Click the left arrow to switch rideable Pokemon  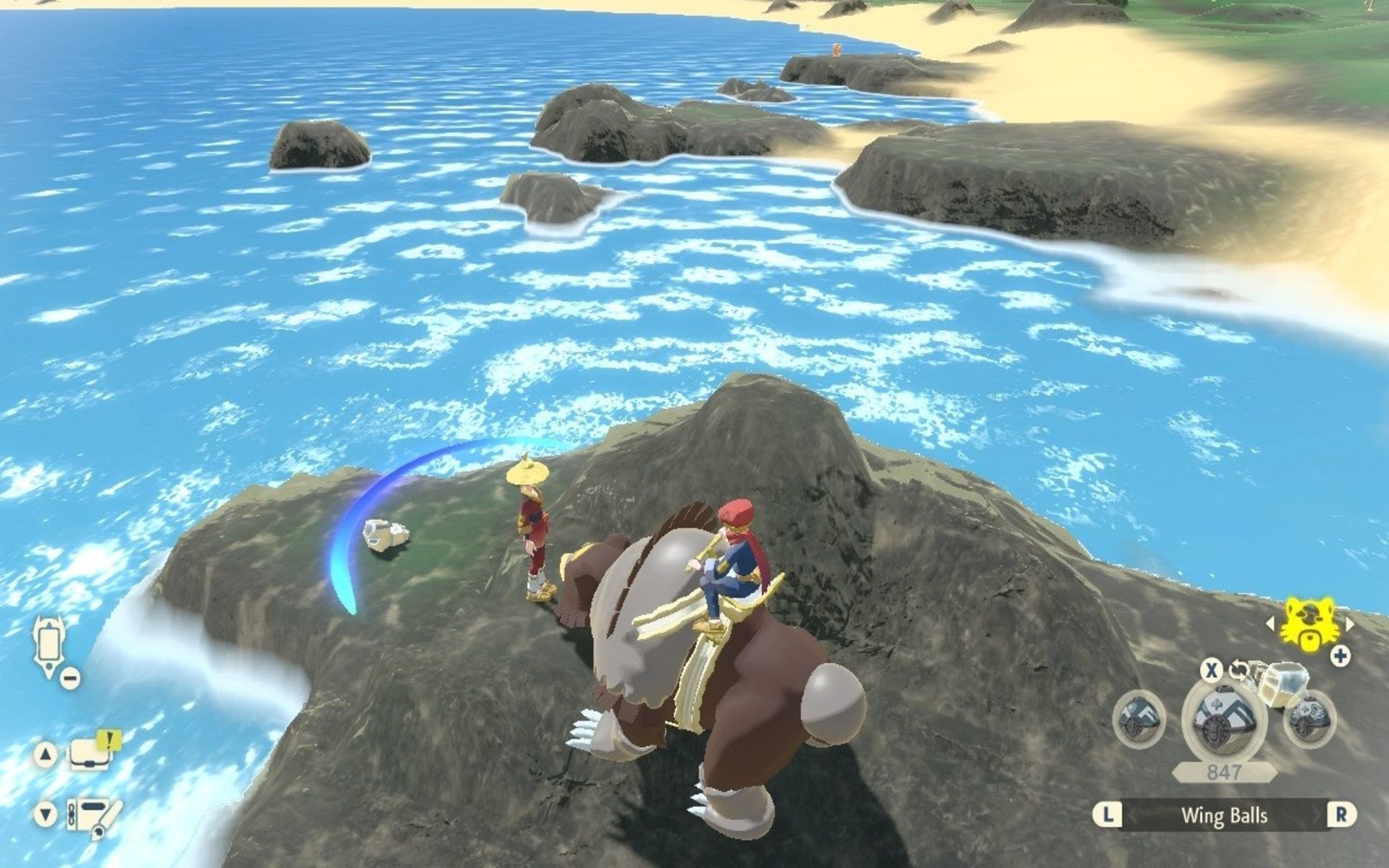pyautogui.click(x=1270, y=623)
